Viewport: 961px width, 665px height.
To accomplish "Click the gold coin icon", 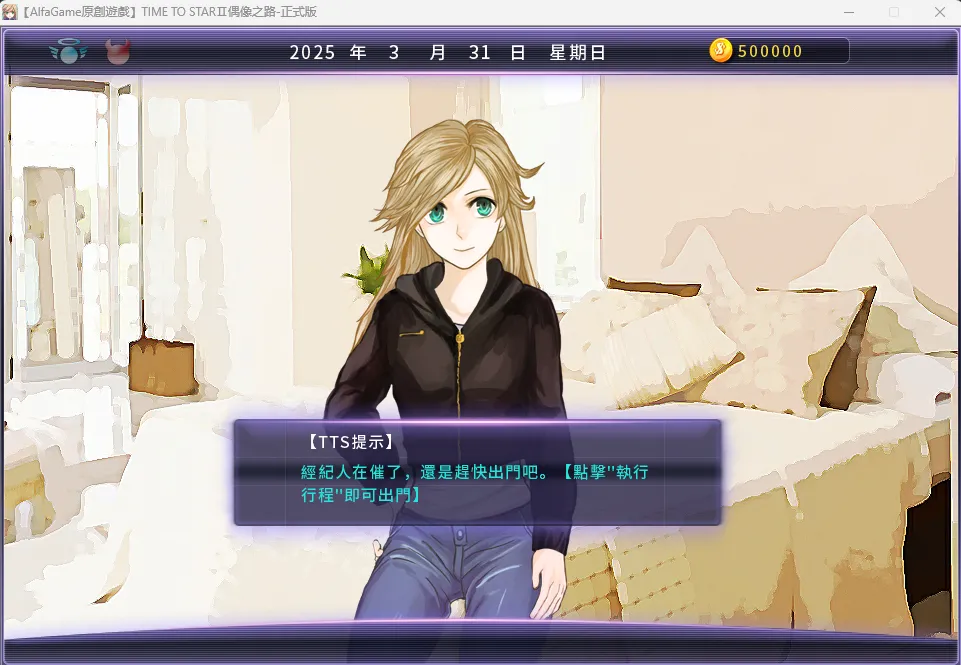I will [x=721, y=51].
